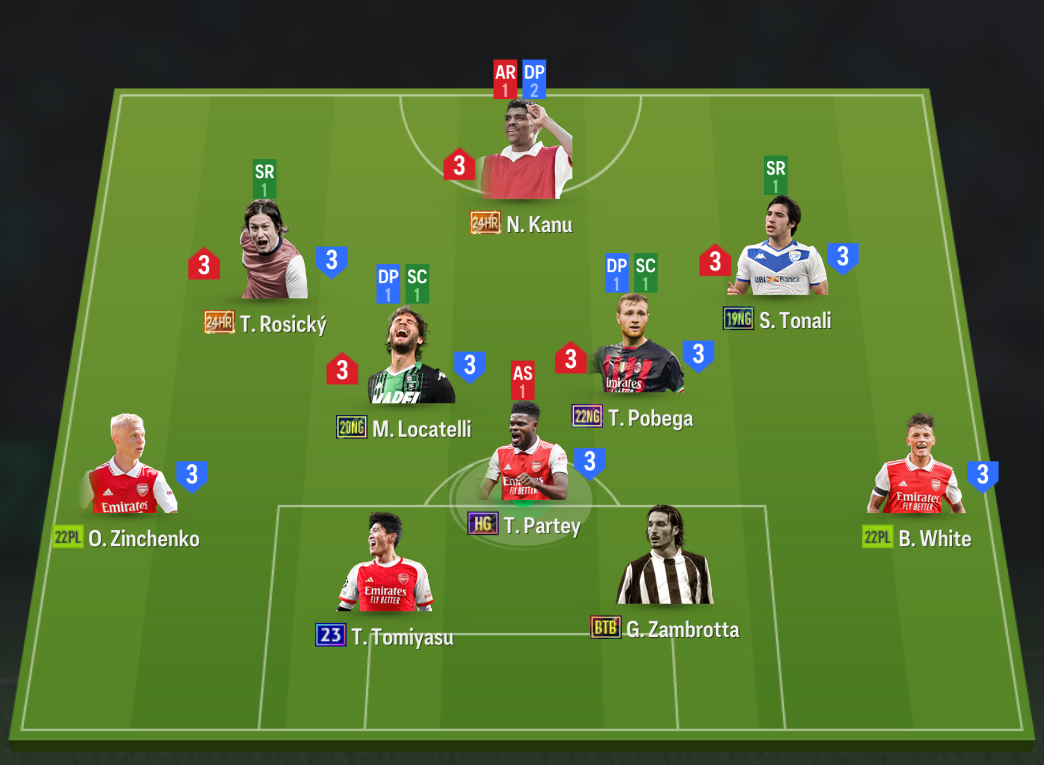The image size is (1044, 765).
Task: Select left back O. Zinchenko
Action: click(127, 467)
